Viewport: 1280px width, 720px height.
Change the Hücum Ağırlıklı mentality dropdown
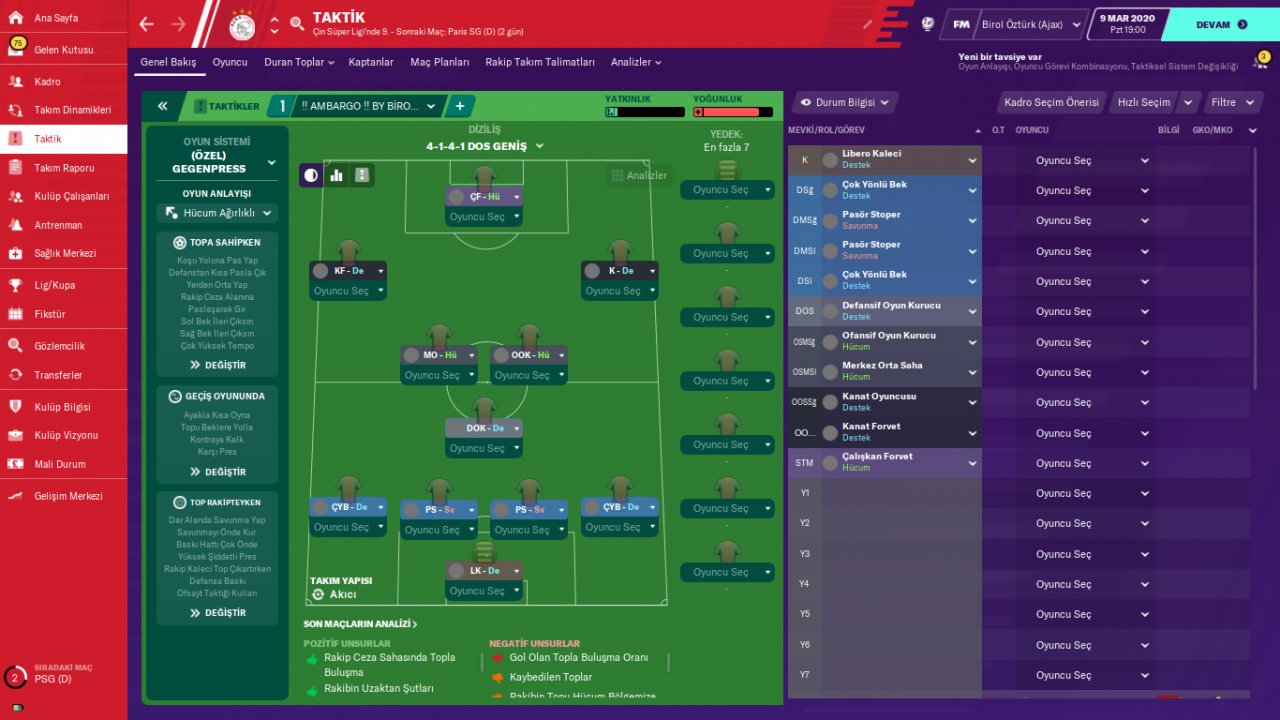(x=217, y=213)
